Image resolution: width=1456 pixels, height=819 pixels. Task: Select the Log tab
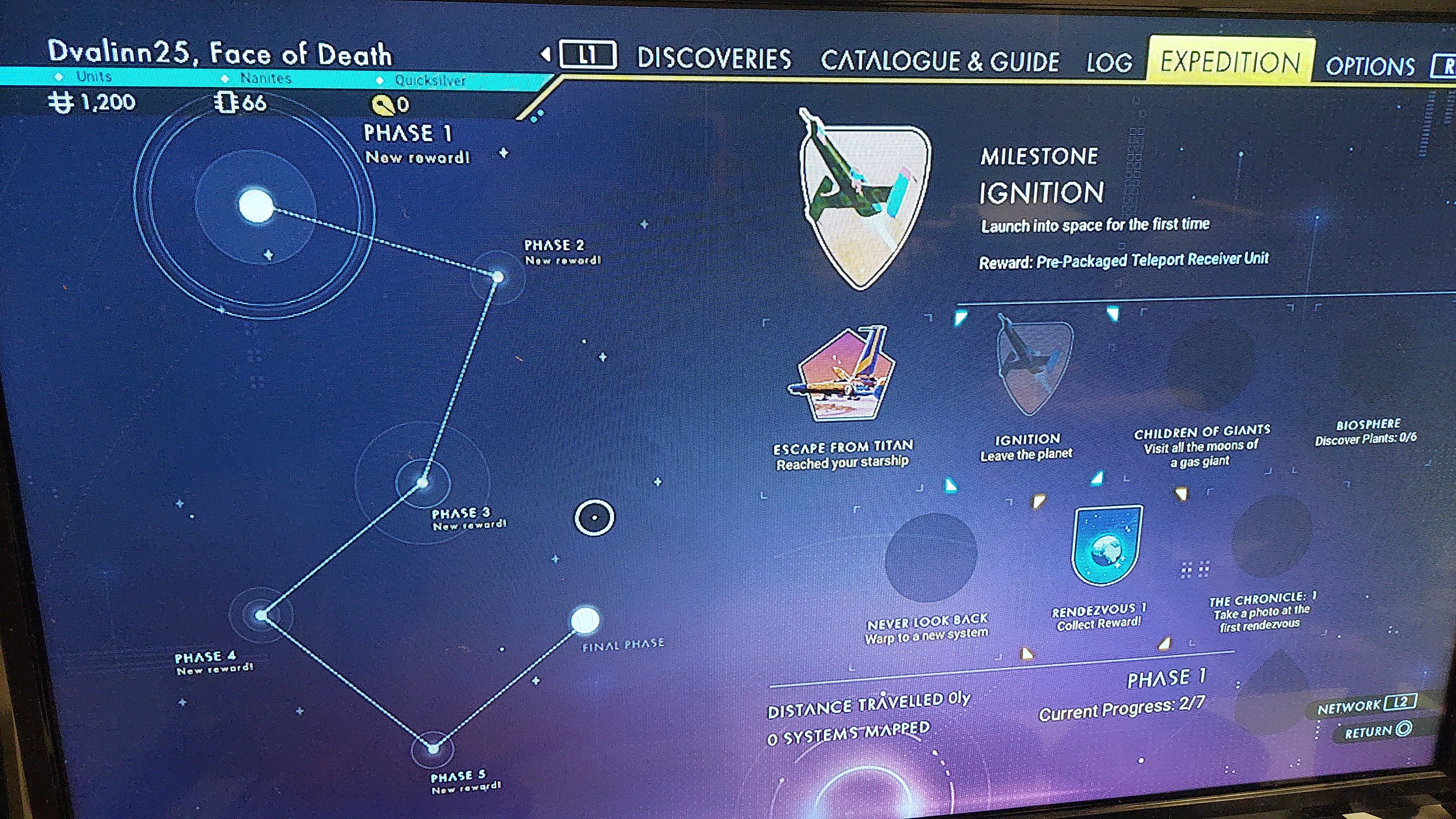[1109, 62]
